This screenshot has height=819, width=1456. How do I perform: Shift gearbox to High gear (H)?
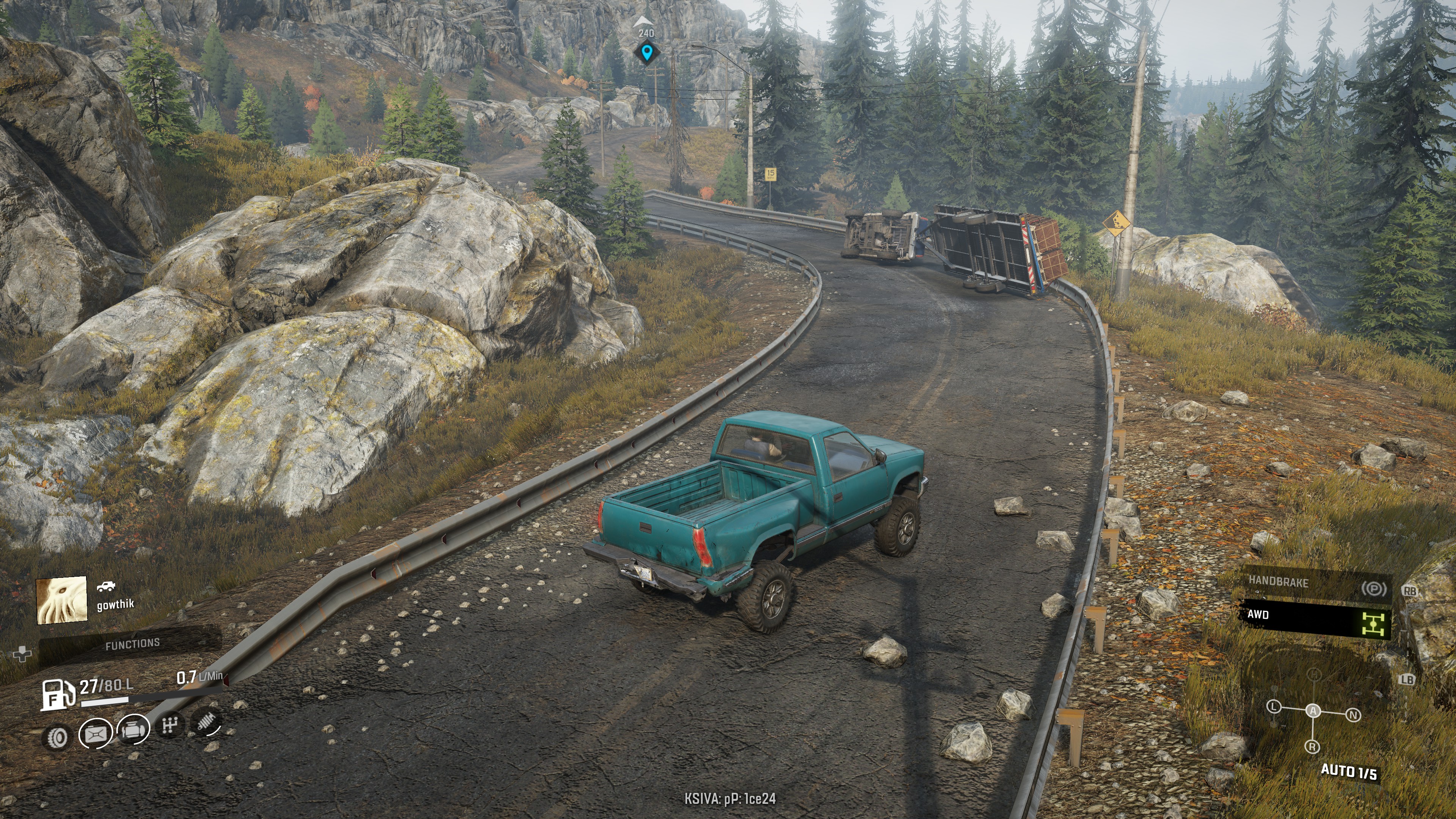click(x=1314, y=674)
